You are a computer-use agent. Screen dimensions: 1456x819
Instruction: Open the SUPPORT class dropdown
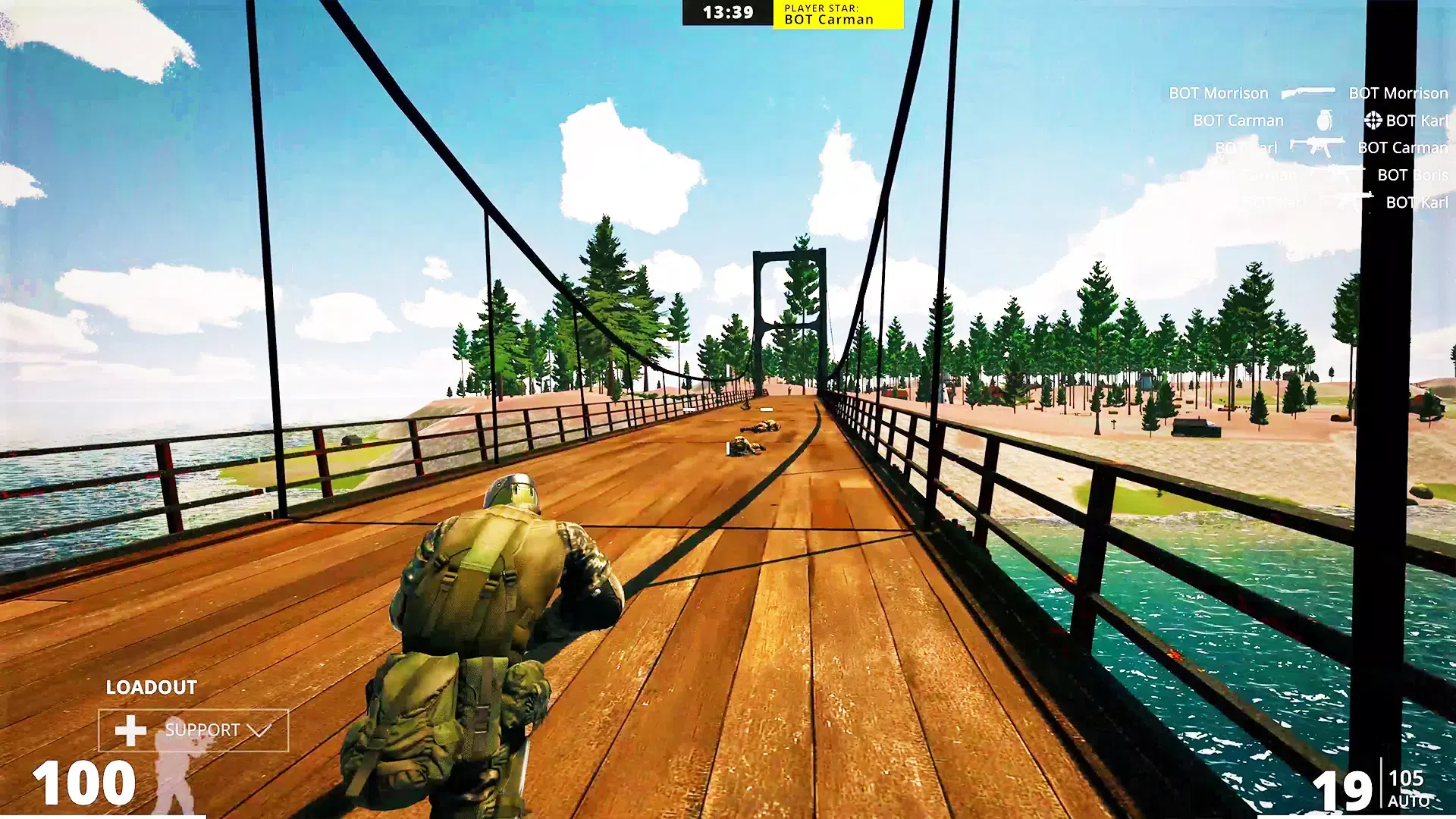[202, 731]
